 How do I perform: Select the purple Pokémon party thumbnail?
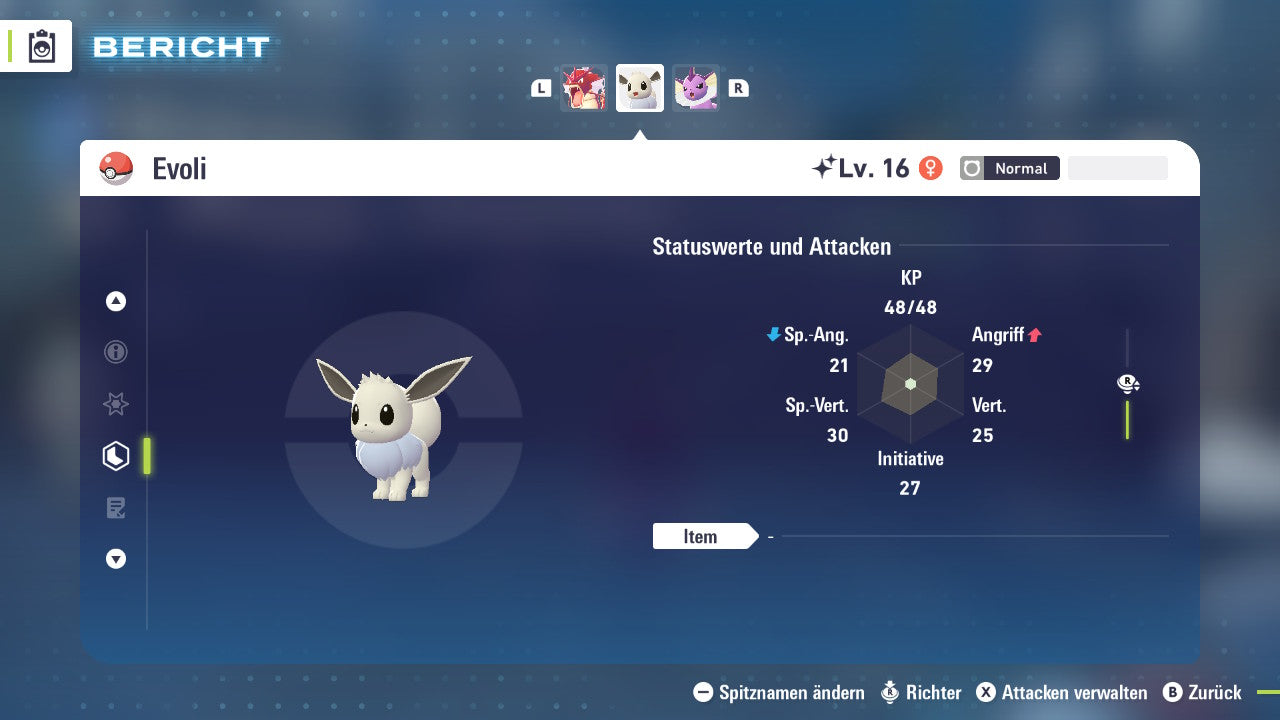click(x=695, y=88)
